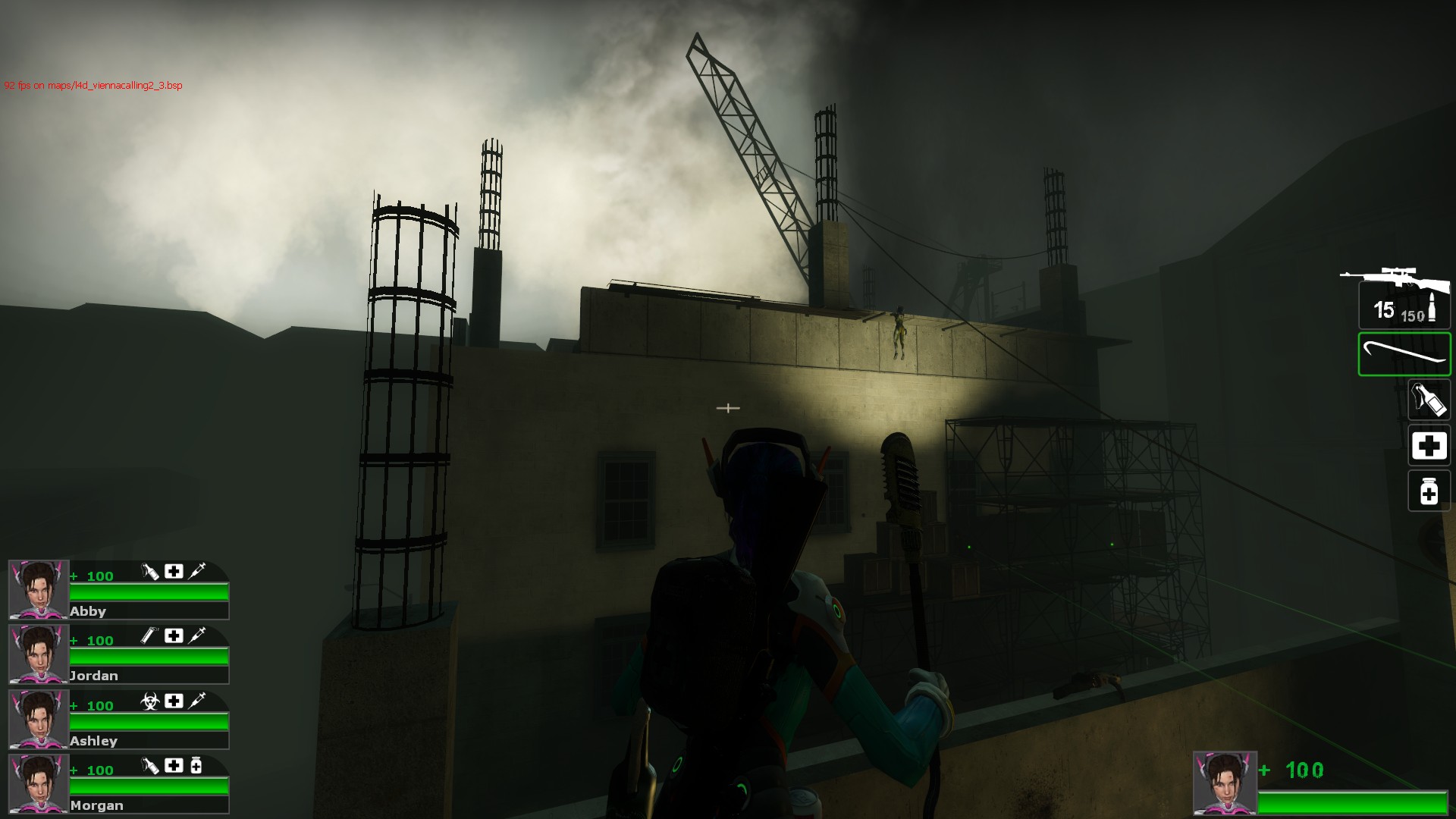The height and width of the screenshot is (819, 1456).
Task: Select the molotov throwable slot
Action: tap(1429, 400)
